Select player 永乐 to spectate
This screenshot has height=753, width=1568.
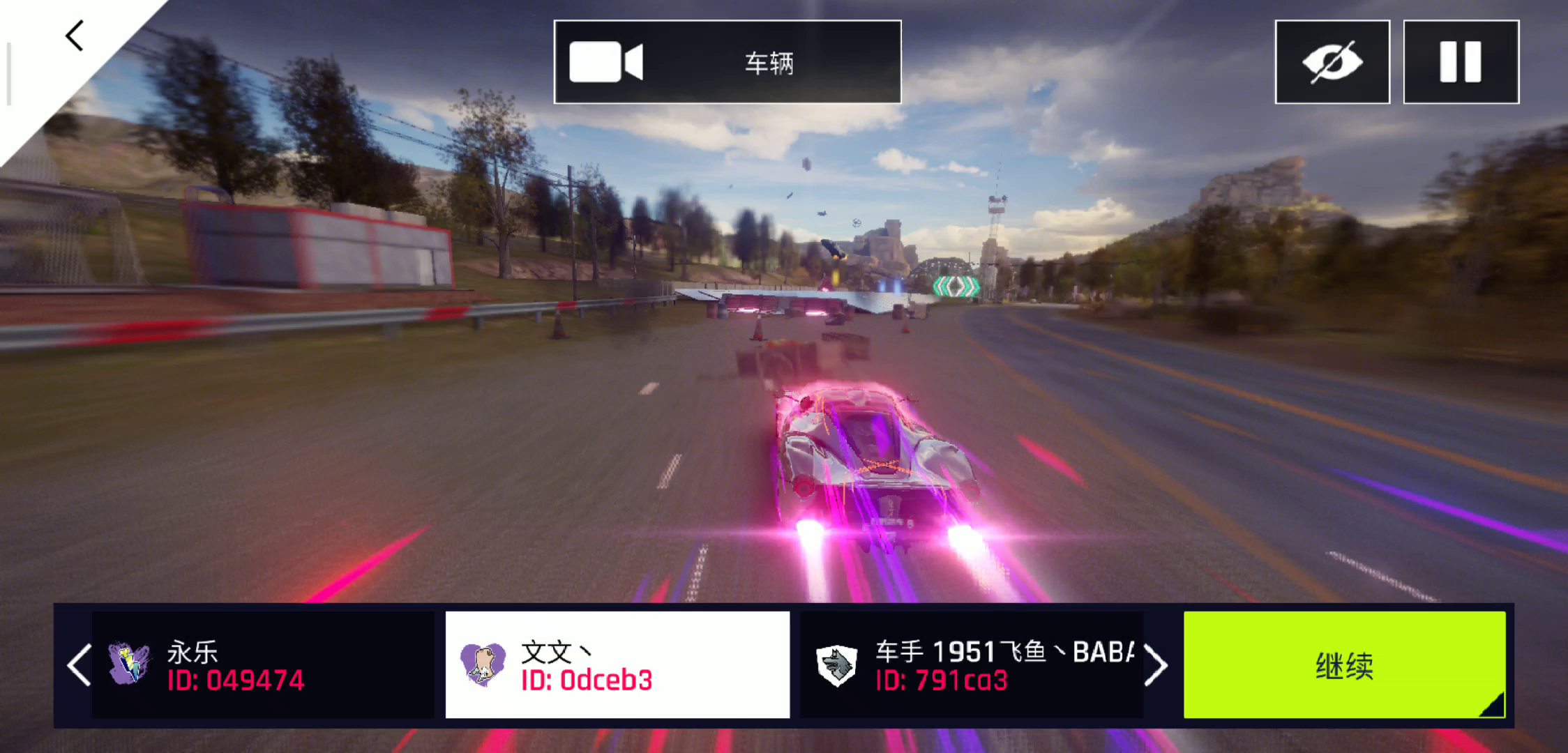263,665
